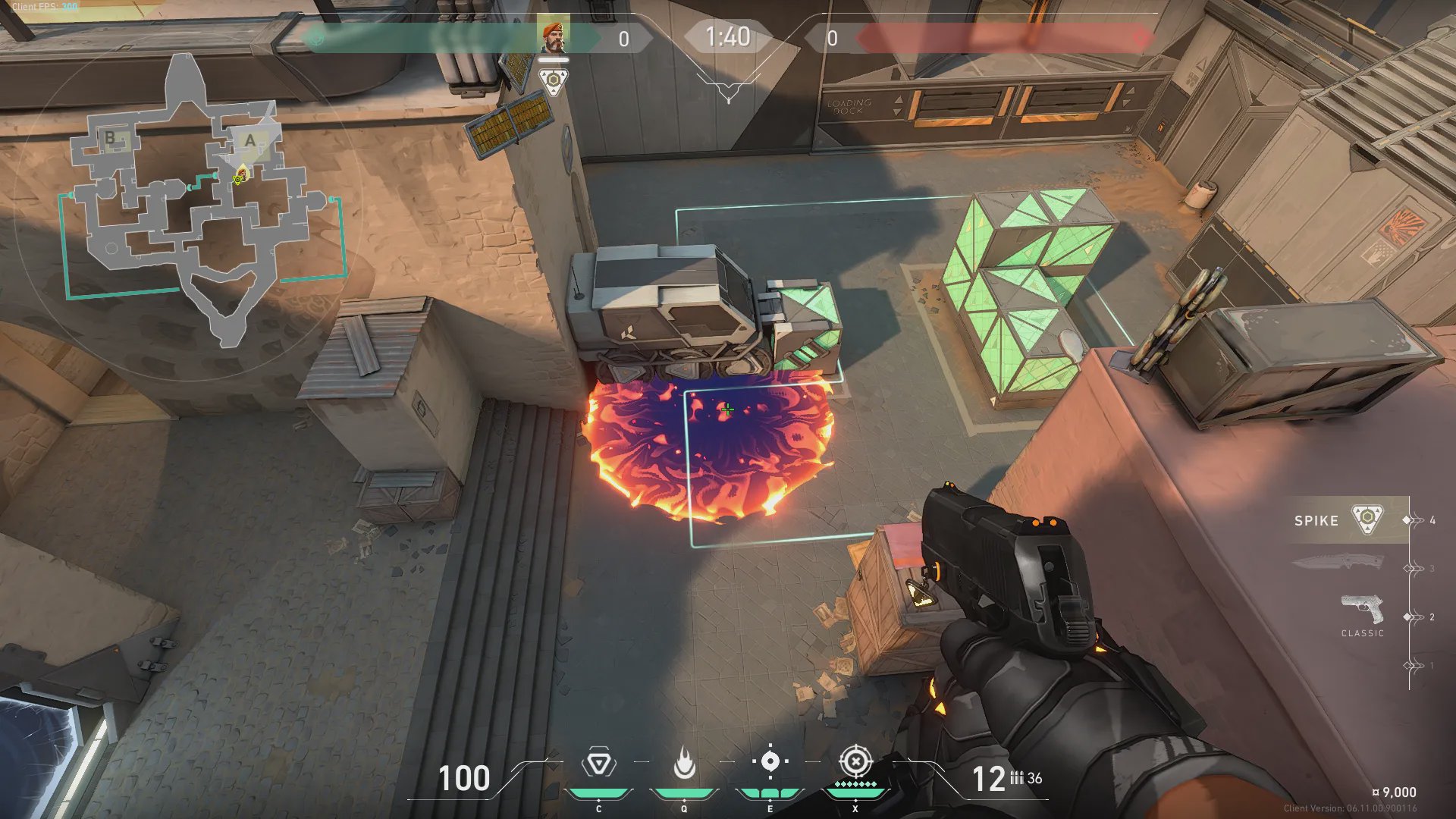Activate the Incendiary flame ability icon
The width and height of the screenshot is (1456, 819).
point(684,763)
